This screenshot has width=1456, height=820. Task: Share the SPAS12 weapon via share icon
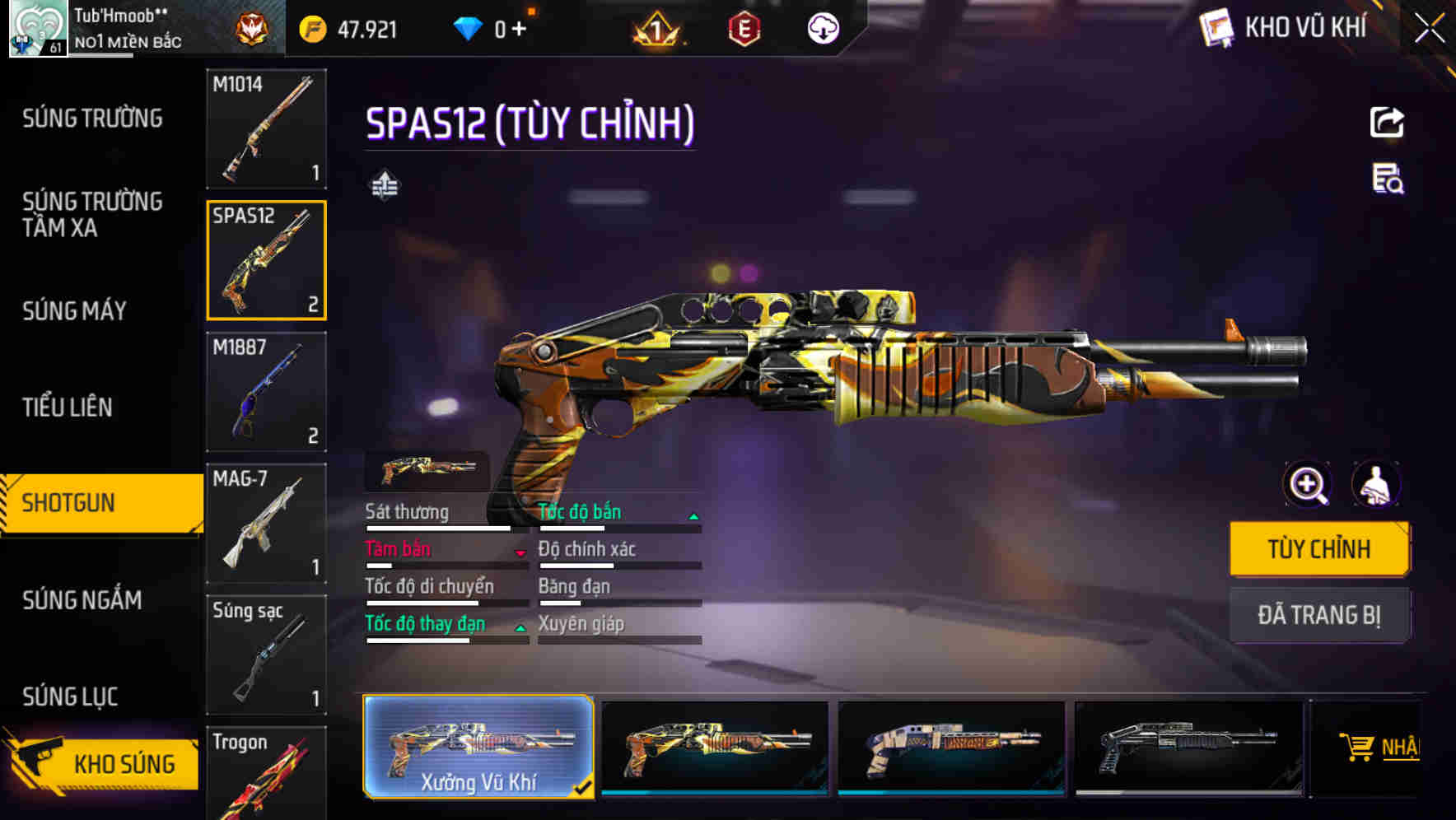point(1386,121)
